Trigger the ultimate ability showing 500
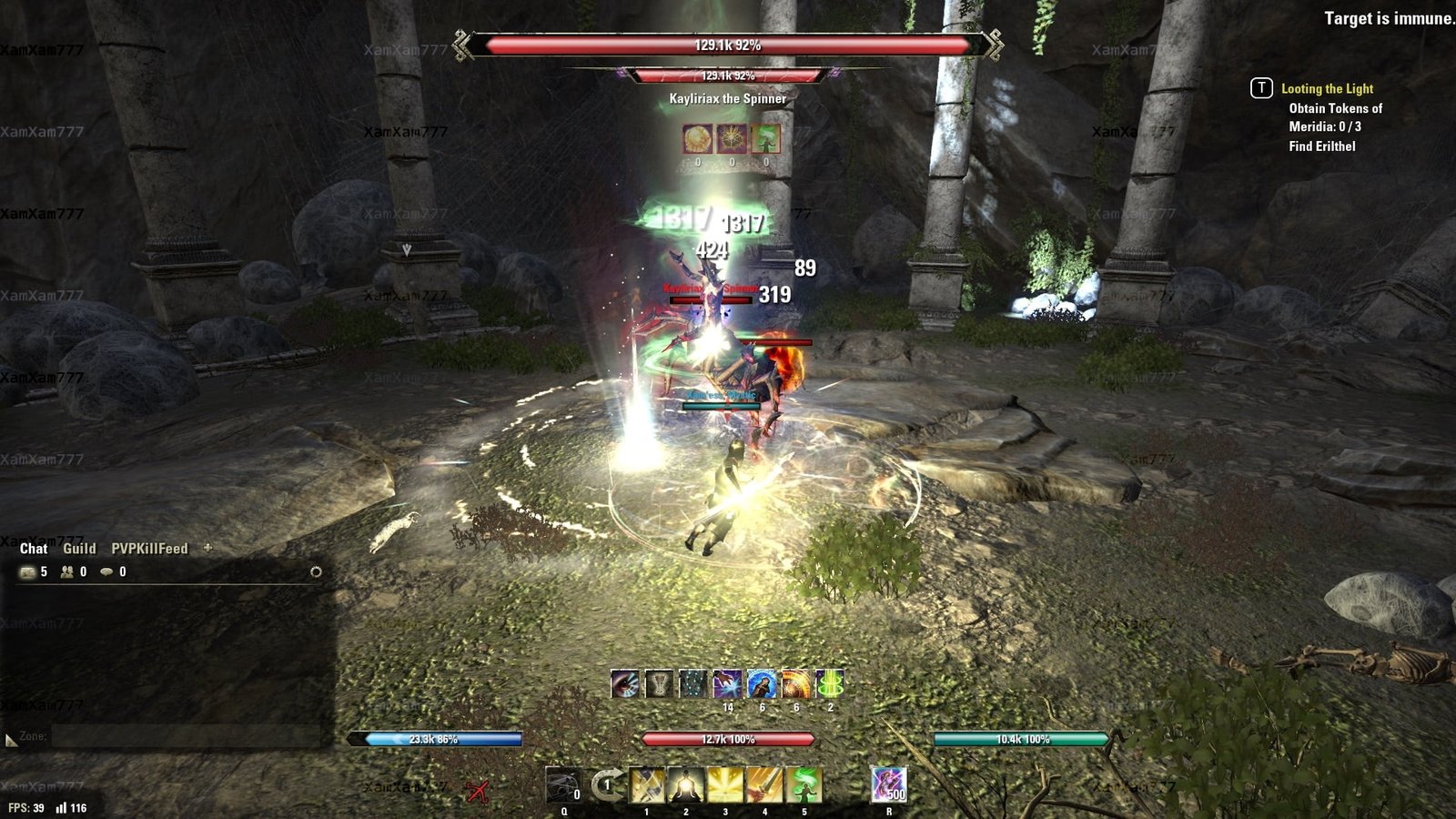Viewport: 1456px width, 819px height. point(889,785)
